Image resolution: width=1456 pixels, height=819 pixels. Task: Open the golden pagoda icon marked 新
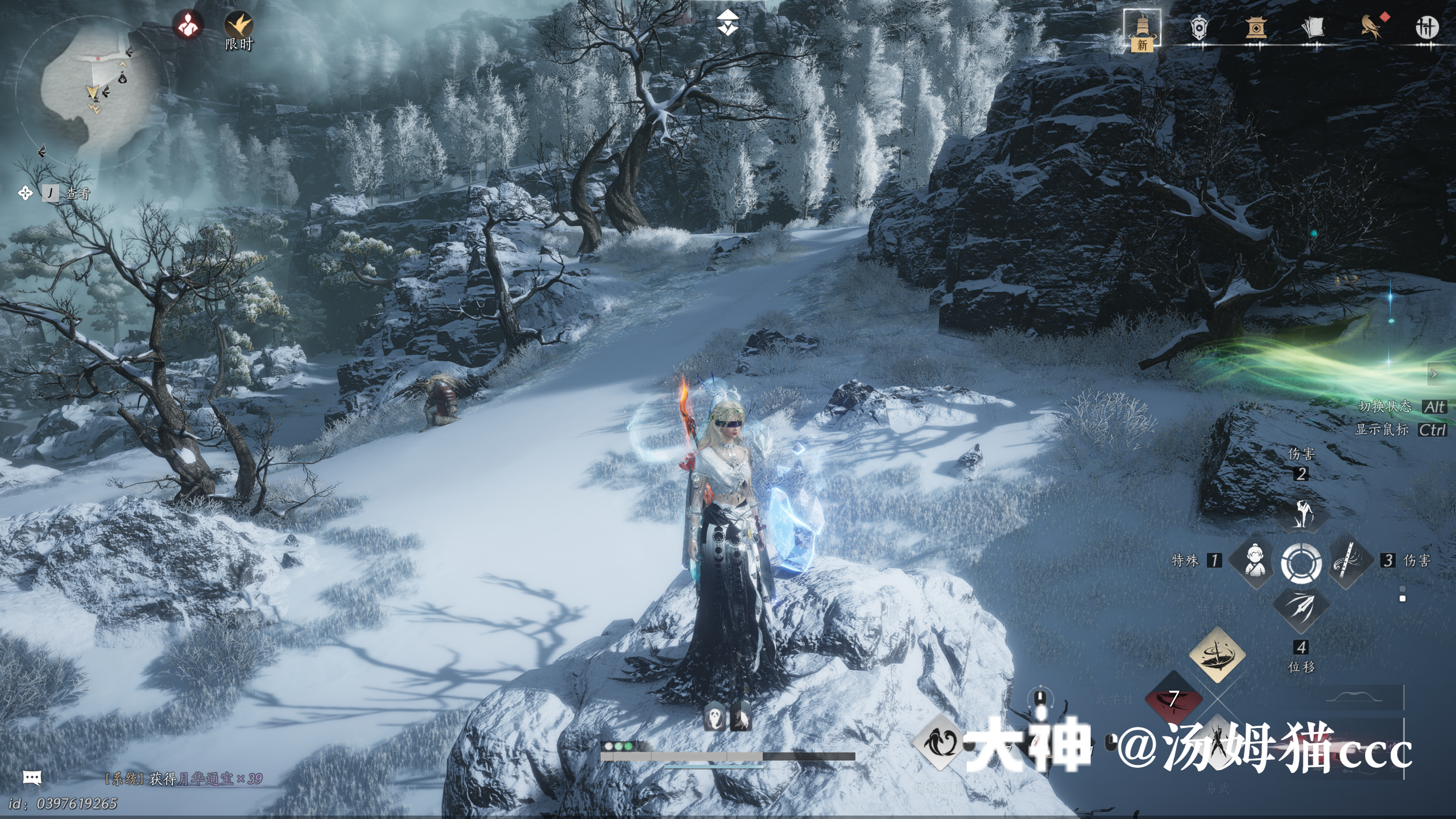(x=1142, y=28)
